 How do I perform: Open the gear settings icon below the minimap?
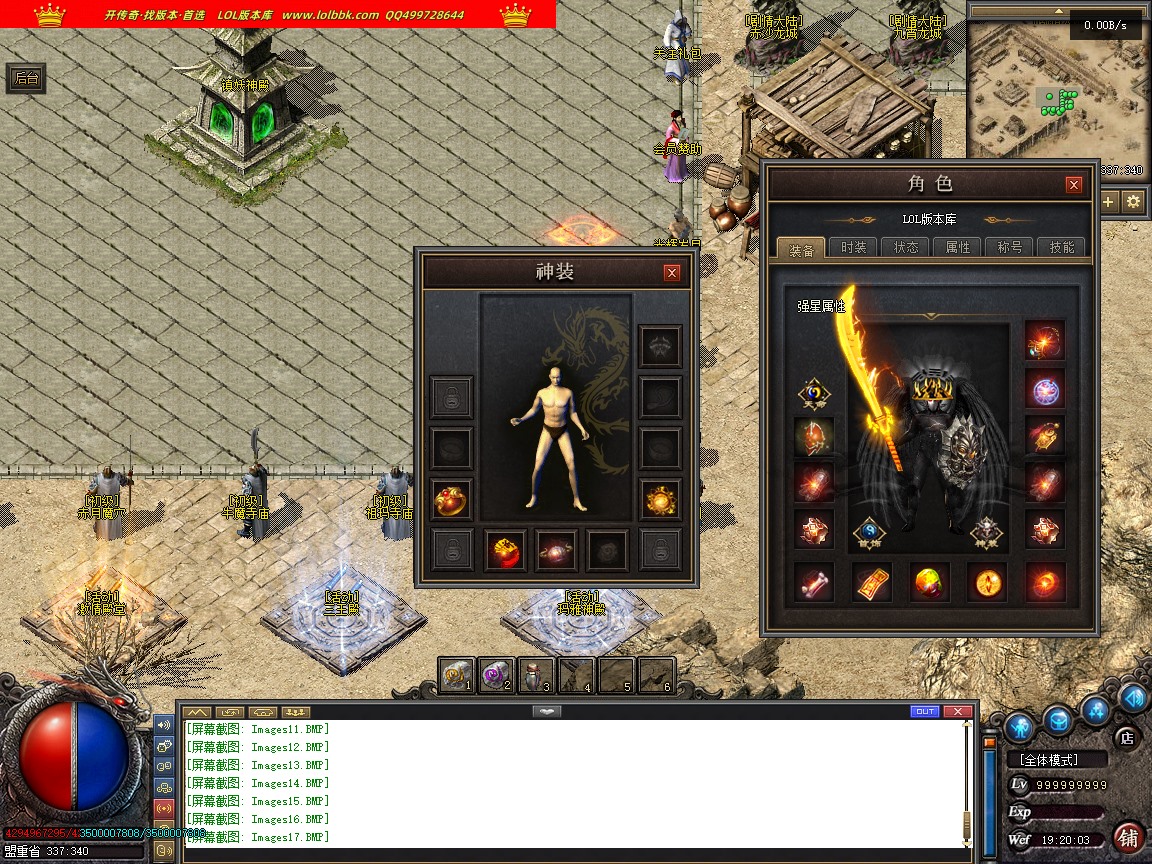coord(1133,201)
